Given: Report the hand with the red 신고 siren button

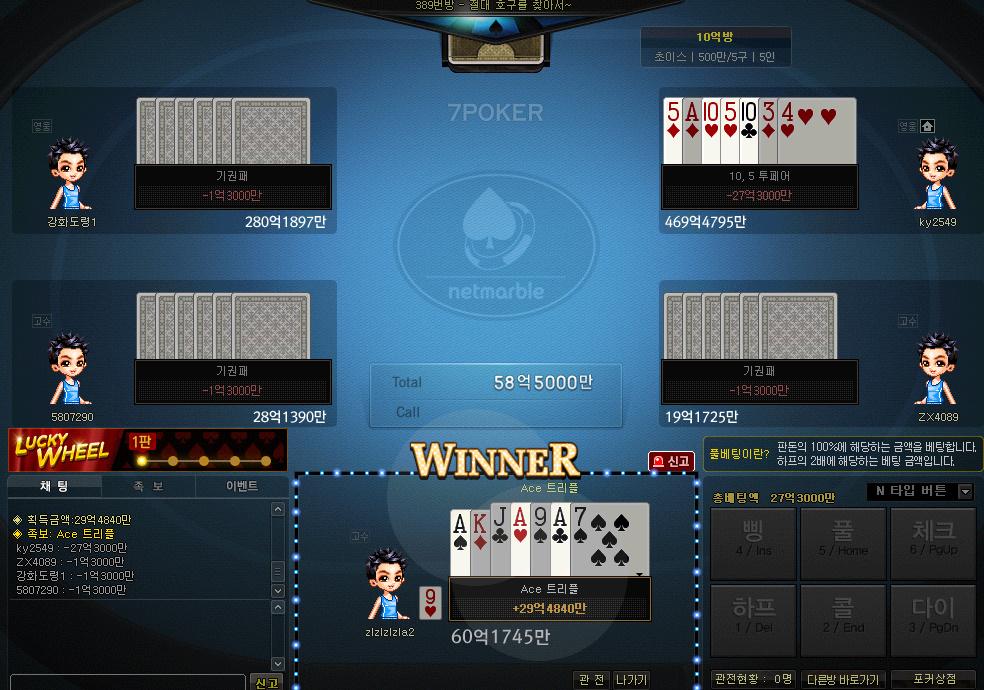Looking at the screenshot, I should pos(672,461).
